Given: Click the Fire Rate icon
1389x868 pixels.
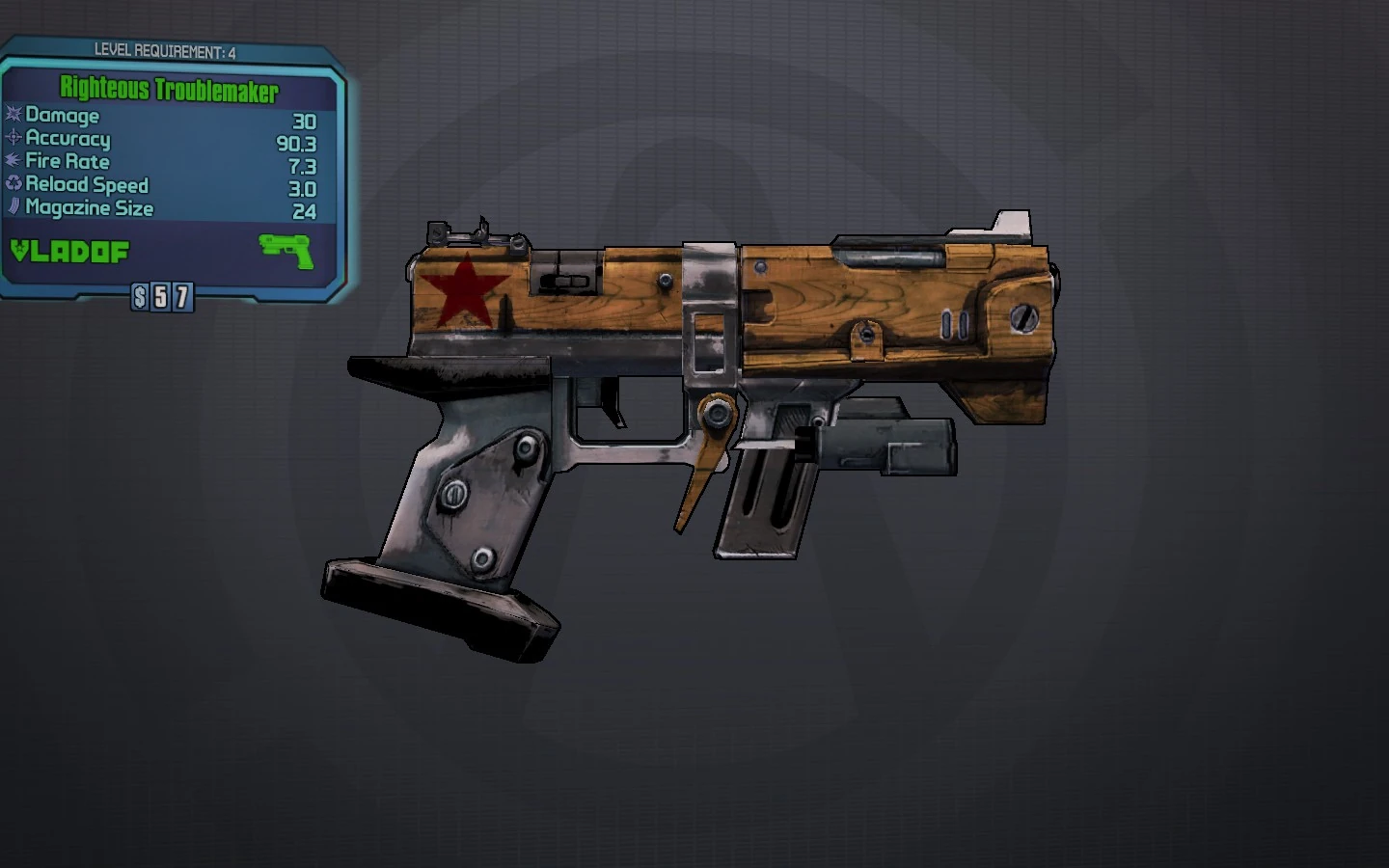Looking at the screenshot, I should pos(14,162).
